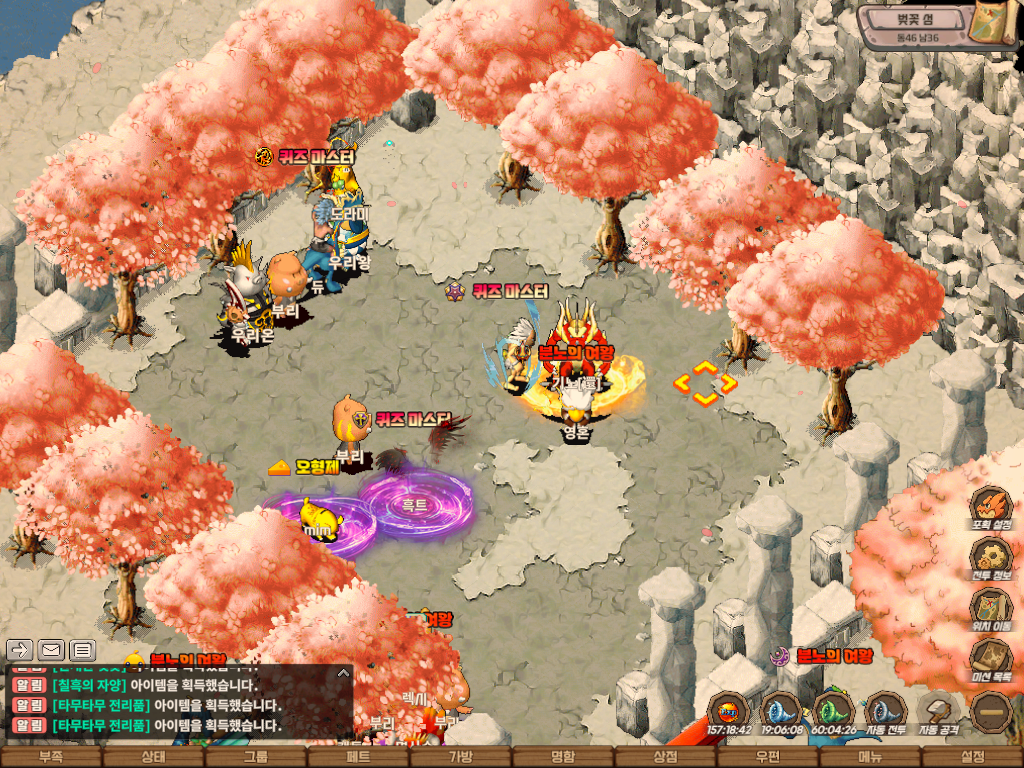Open the 메뉴 (menu) button

(x=870, y=757)
